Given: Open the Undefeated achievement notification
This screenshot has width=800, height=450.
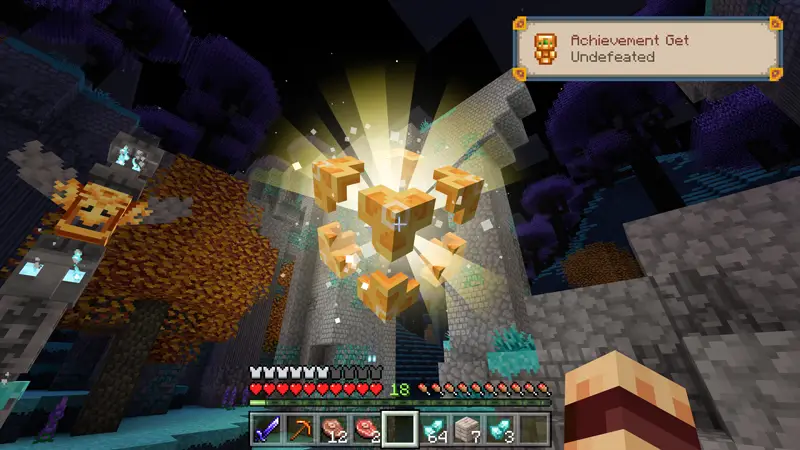Looking at the screenshot, I should click(x=646, y=49).
